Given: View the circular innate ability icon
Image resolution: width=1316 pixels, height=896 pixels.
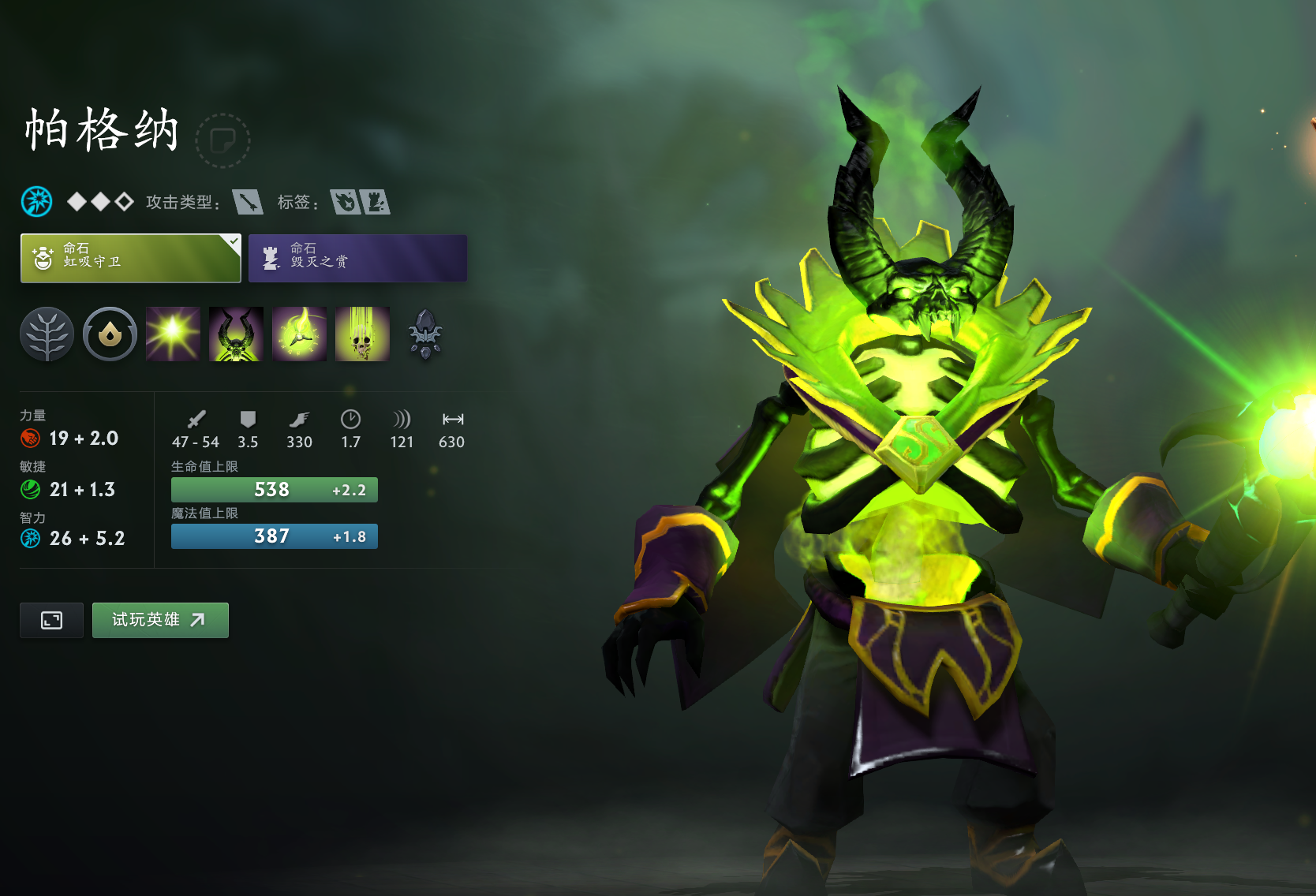Looking at the screenshot, I should point(109,334).
